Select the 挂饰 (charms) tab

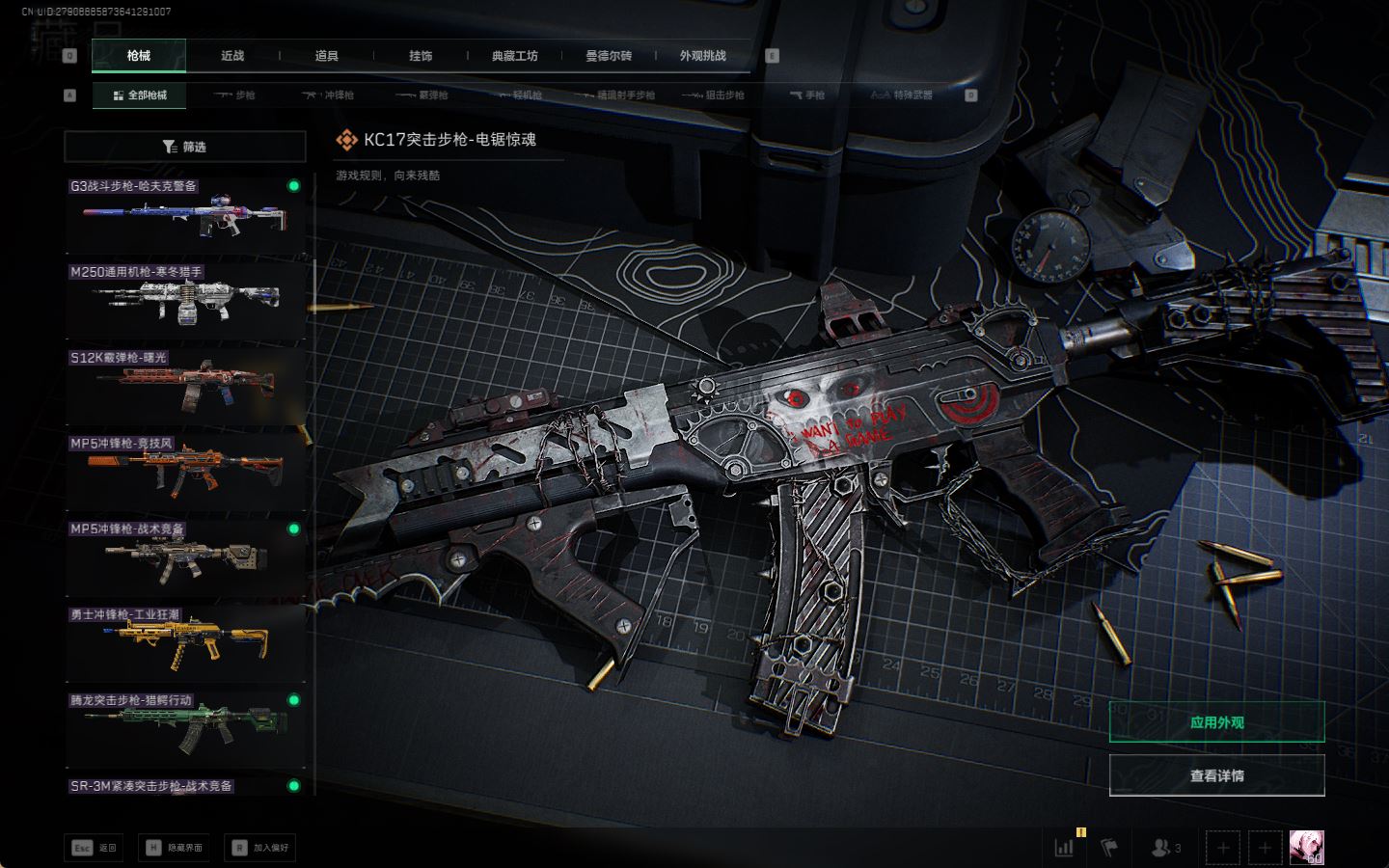click(x=421, y=56)
